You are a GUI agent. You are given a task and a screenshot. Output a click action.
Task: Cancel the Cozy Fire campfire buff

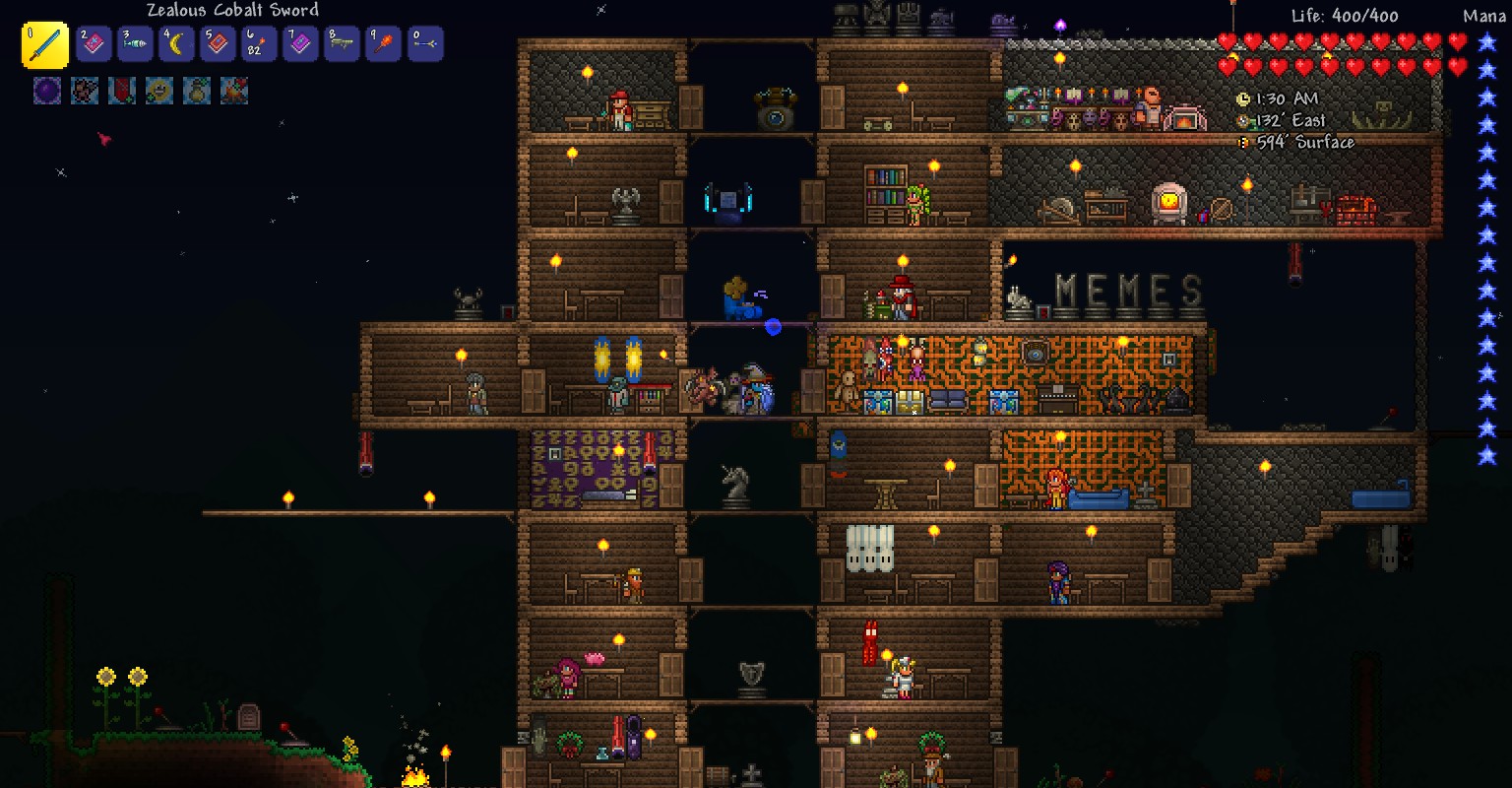(x=233, y=92)
